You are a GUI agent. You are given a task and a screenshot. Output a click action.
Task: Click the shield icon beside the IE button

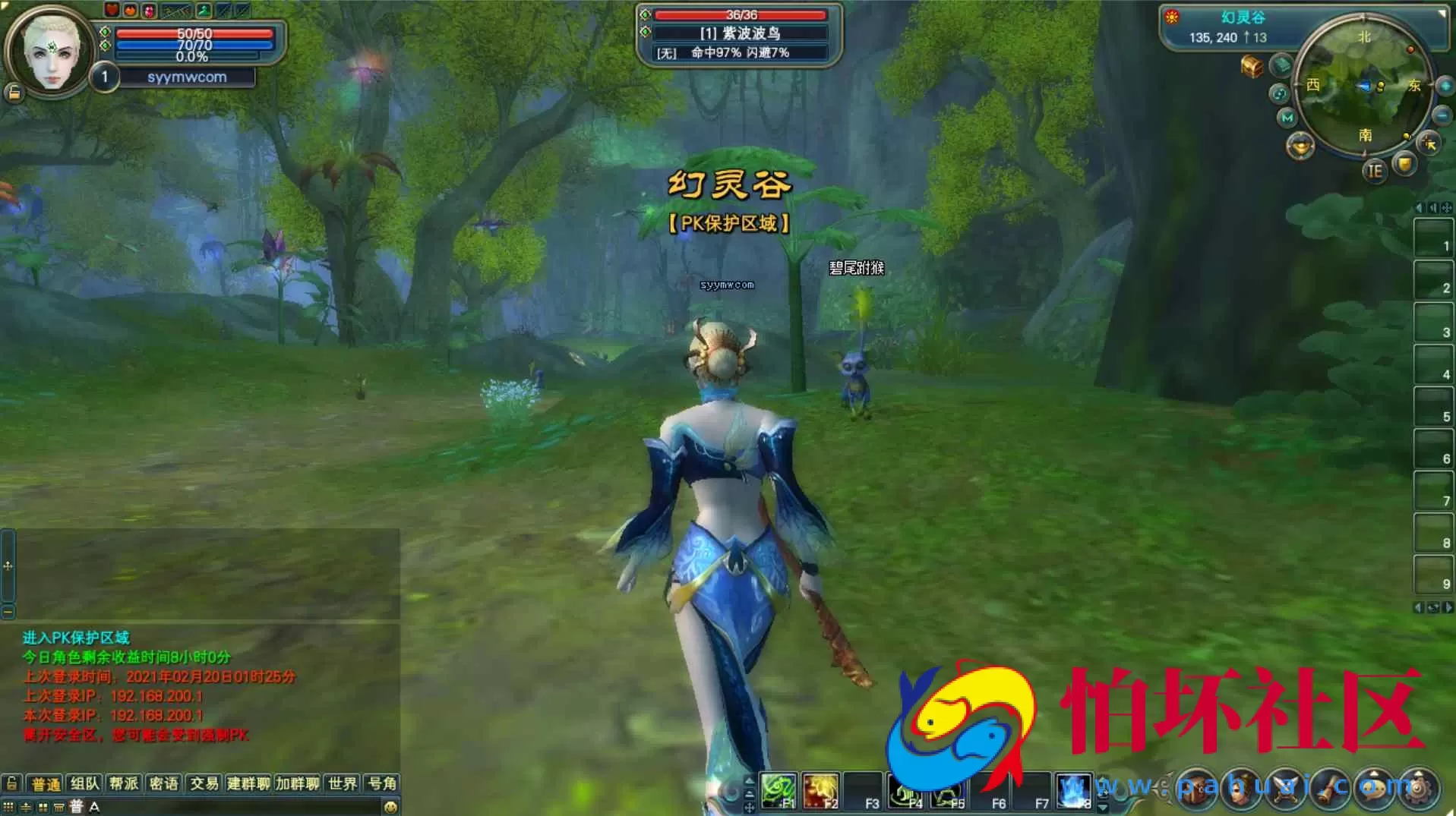pyautogui.click(x=1404, y=164)
